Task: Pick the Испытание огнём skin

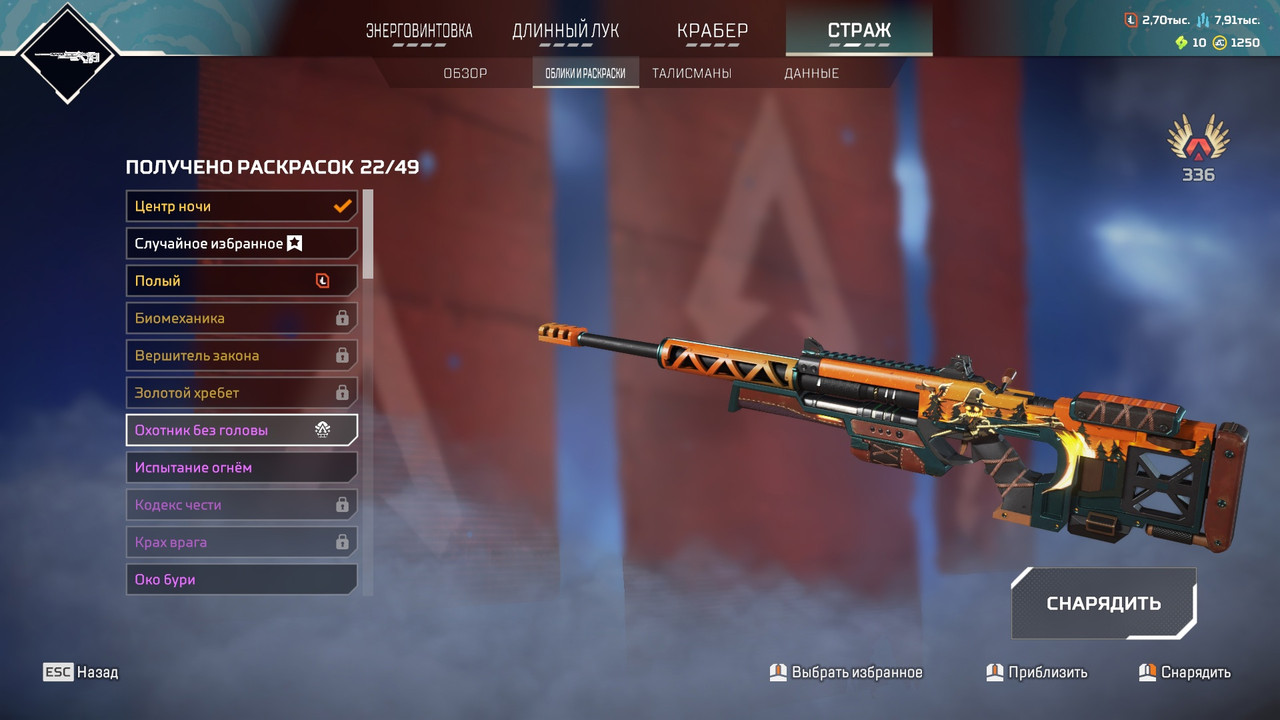Action: point(241,467)
